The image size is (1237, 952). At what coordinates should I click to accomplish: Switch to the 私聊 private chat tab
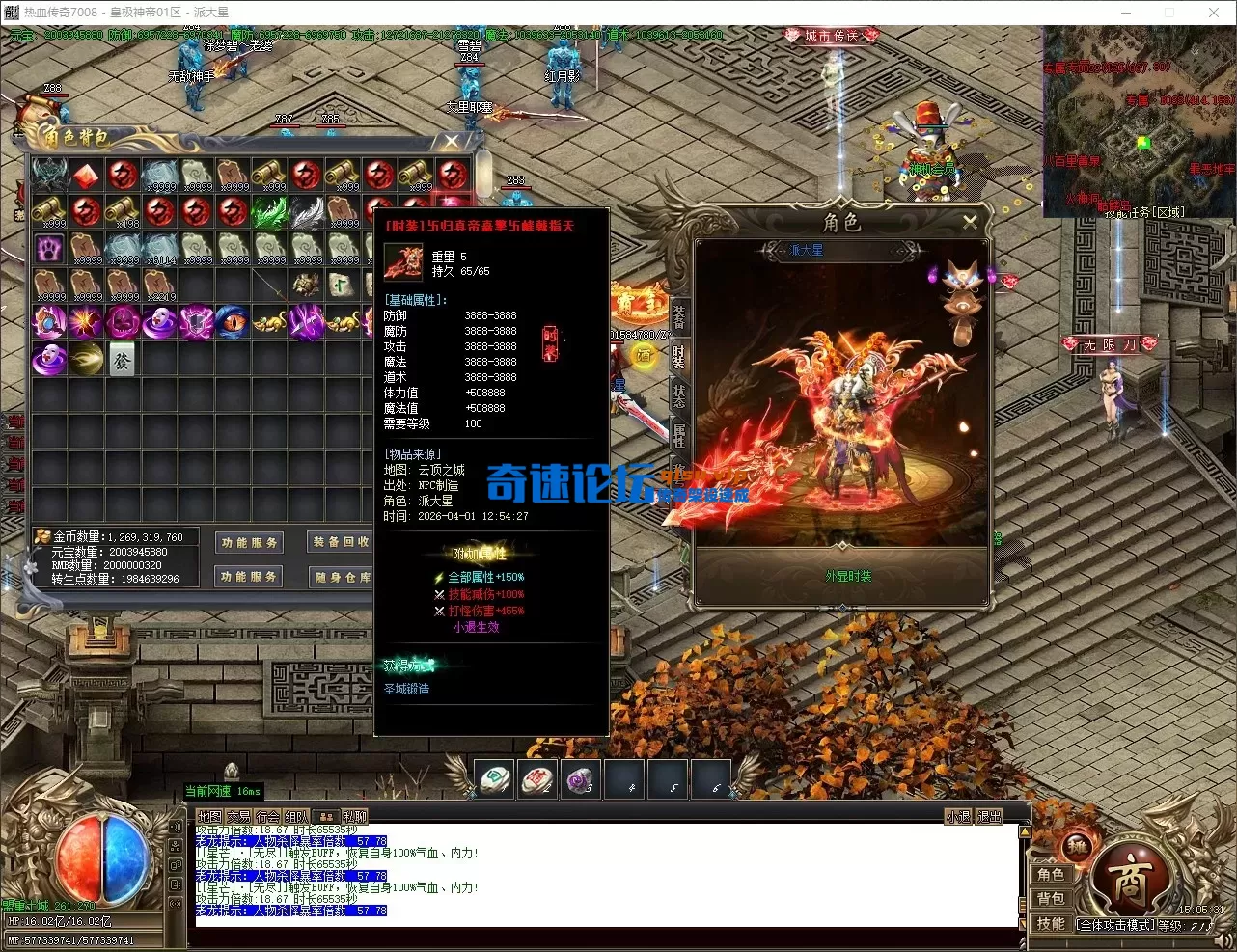click(x=355, y=816)
